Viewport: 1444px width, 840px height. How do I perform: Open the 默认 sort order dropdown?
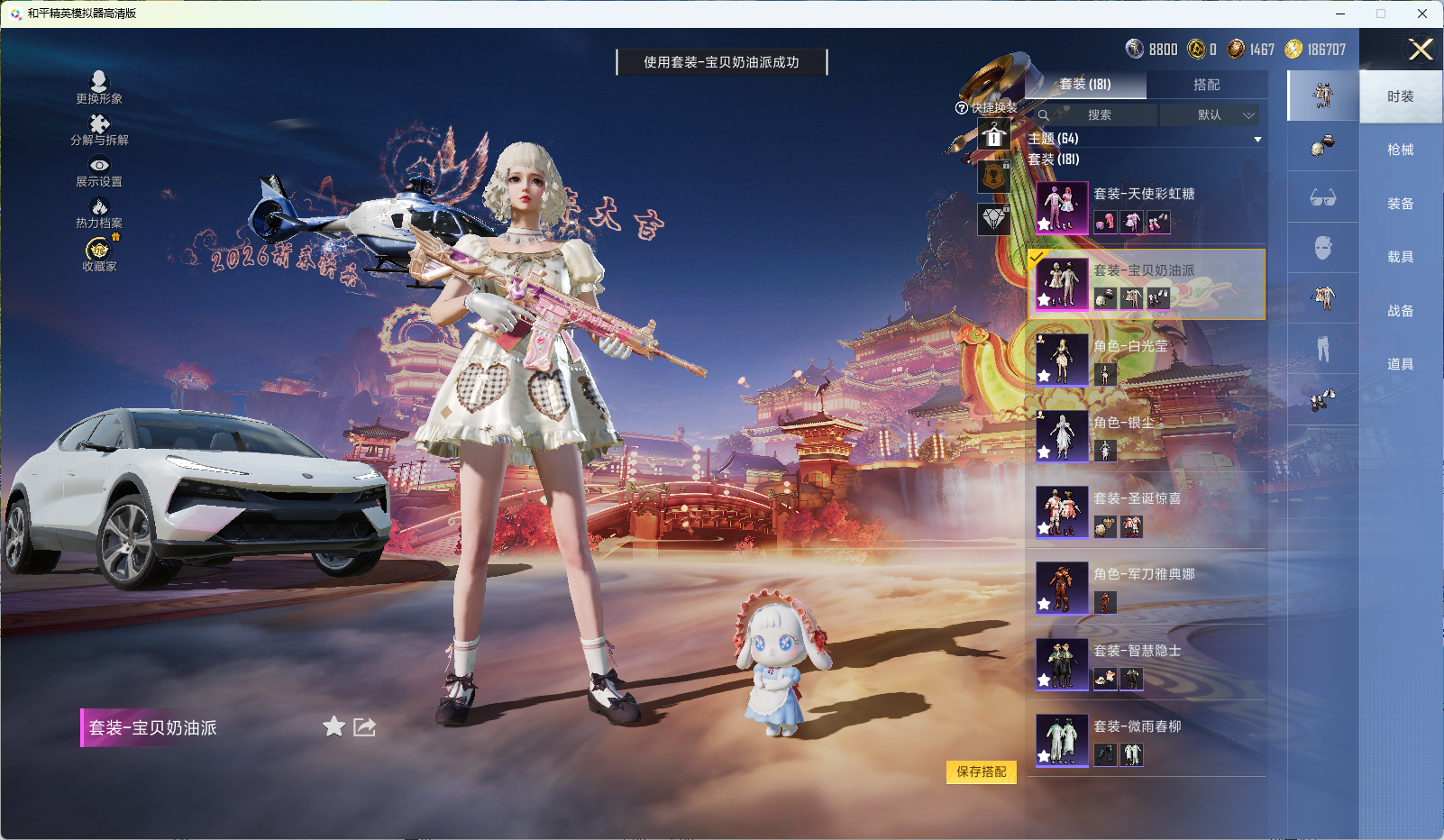pyautogui.click(x=1211, y=115)
